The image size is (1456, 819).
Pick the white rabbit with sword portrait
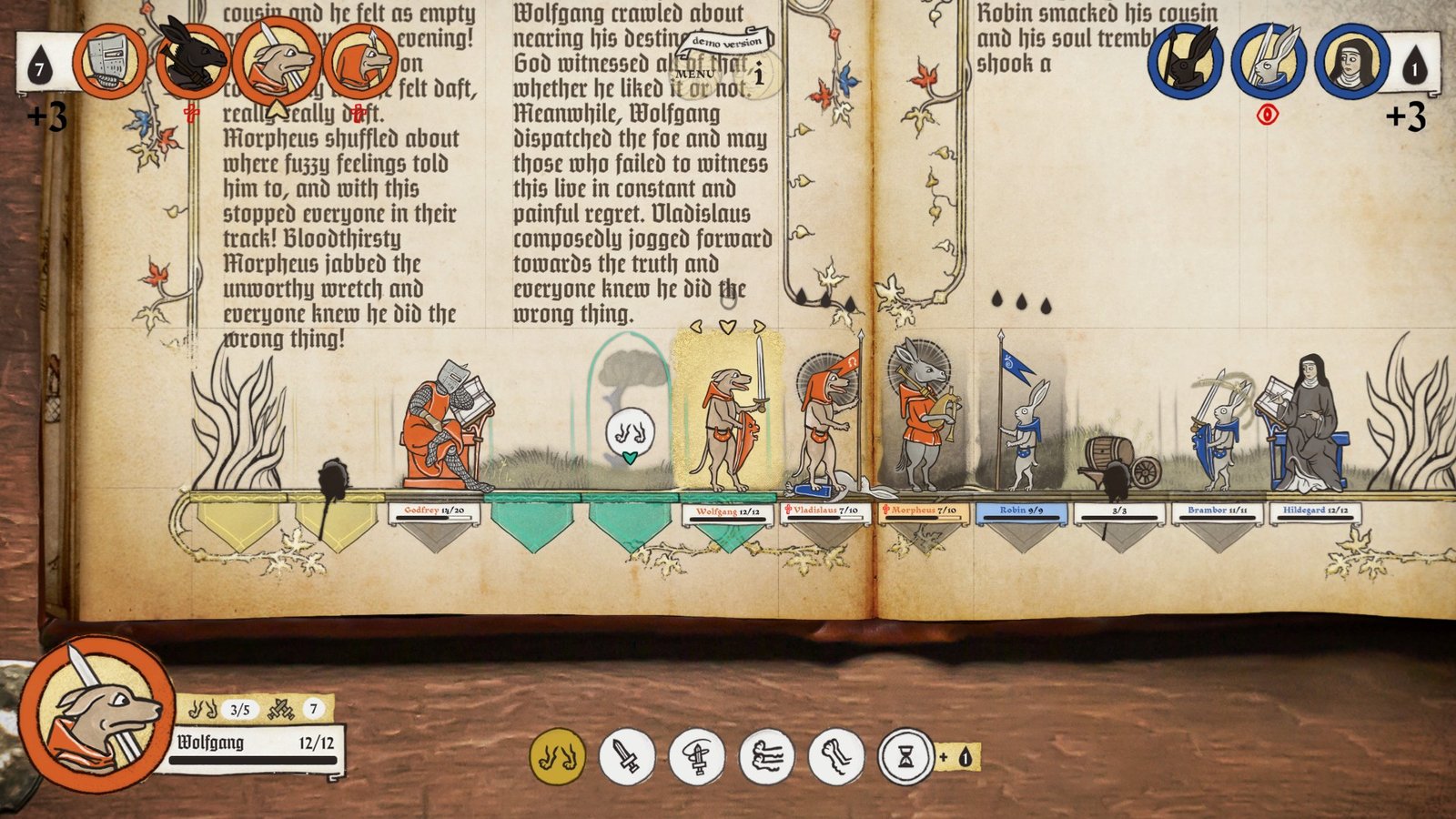(1269, 62)
